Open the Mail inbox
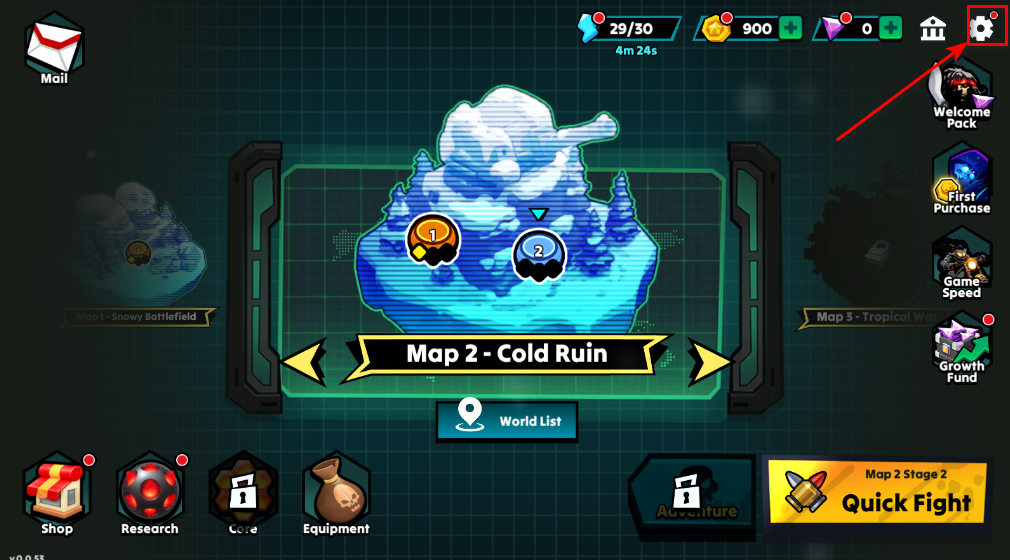The image size is (1010, 560). tap(54, 48)
